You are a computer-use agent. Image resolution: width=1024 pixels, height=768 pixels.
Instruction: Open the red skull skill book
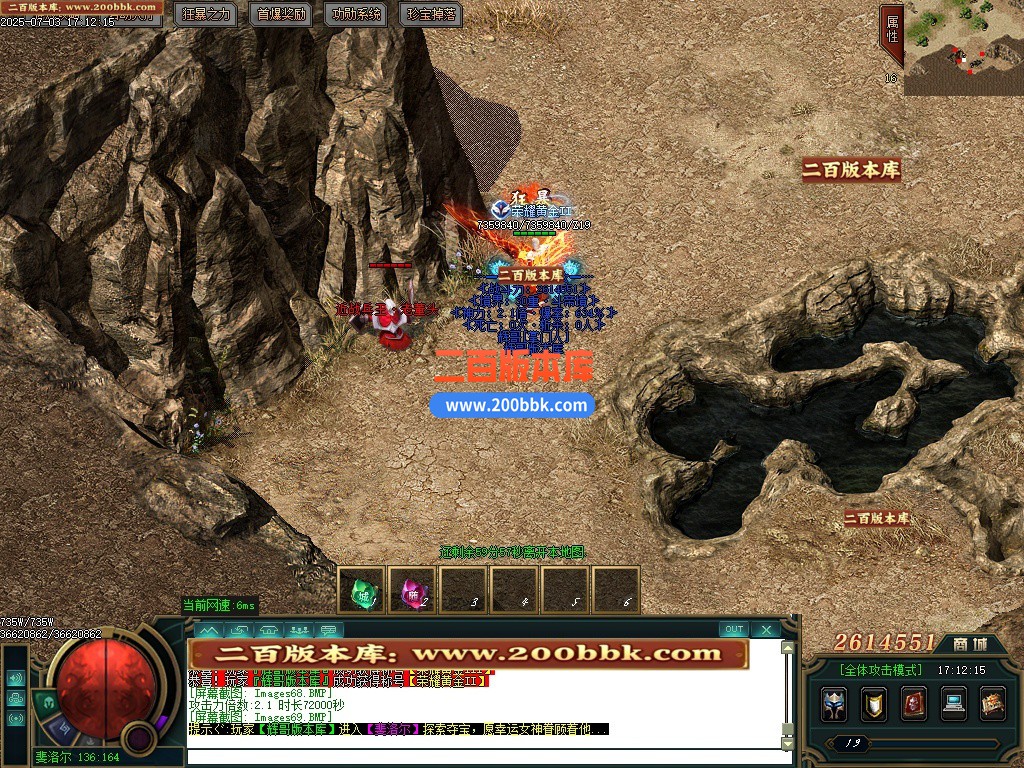click(913, 704)
